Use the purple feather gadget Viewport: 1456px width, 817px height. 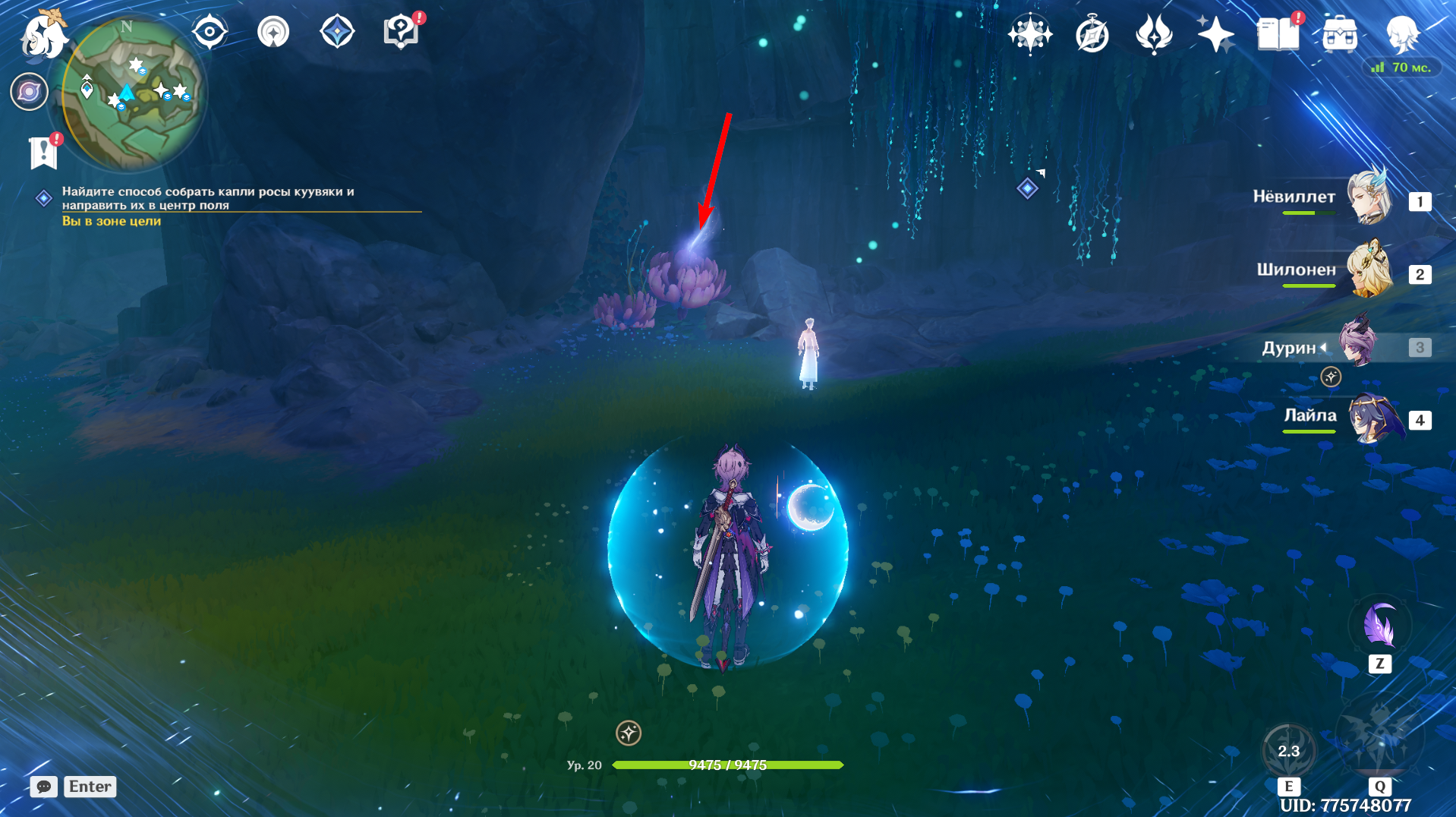1379,626
